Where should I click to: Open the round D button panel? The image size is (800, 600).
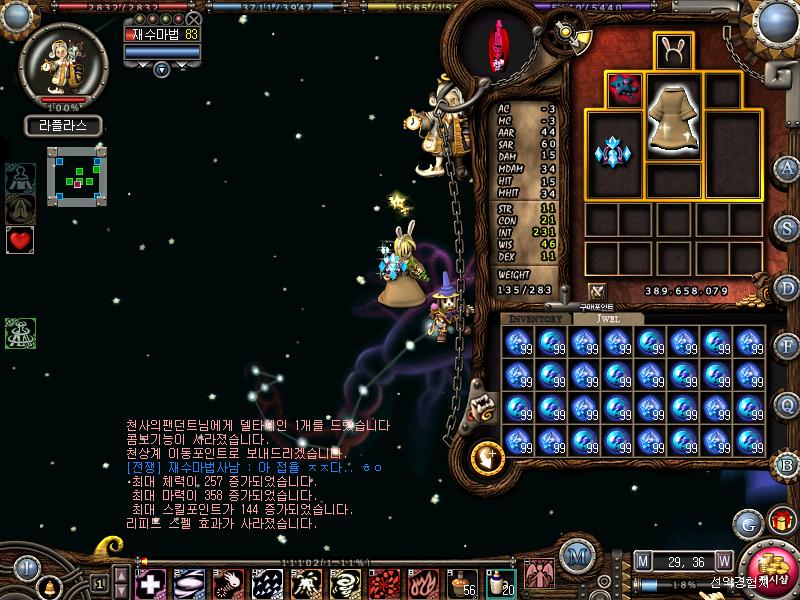787,286
